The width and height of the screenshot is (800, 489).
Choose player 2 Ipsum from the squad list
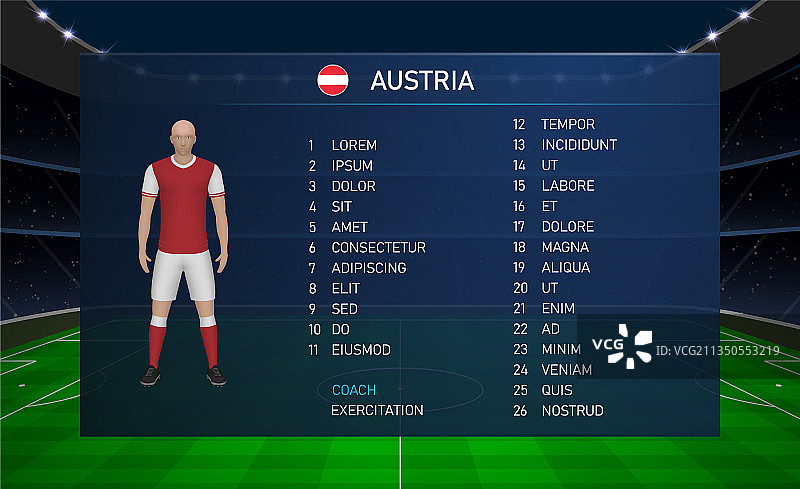click(352, 166)
